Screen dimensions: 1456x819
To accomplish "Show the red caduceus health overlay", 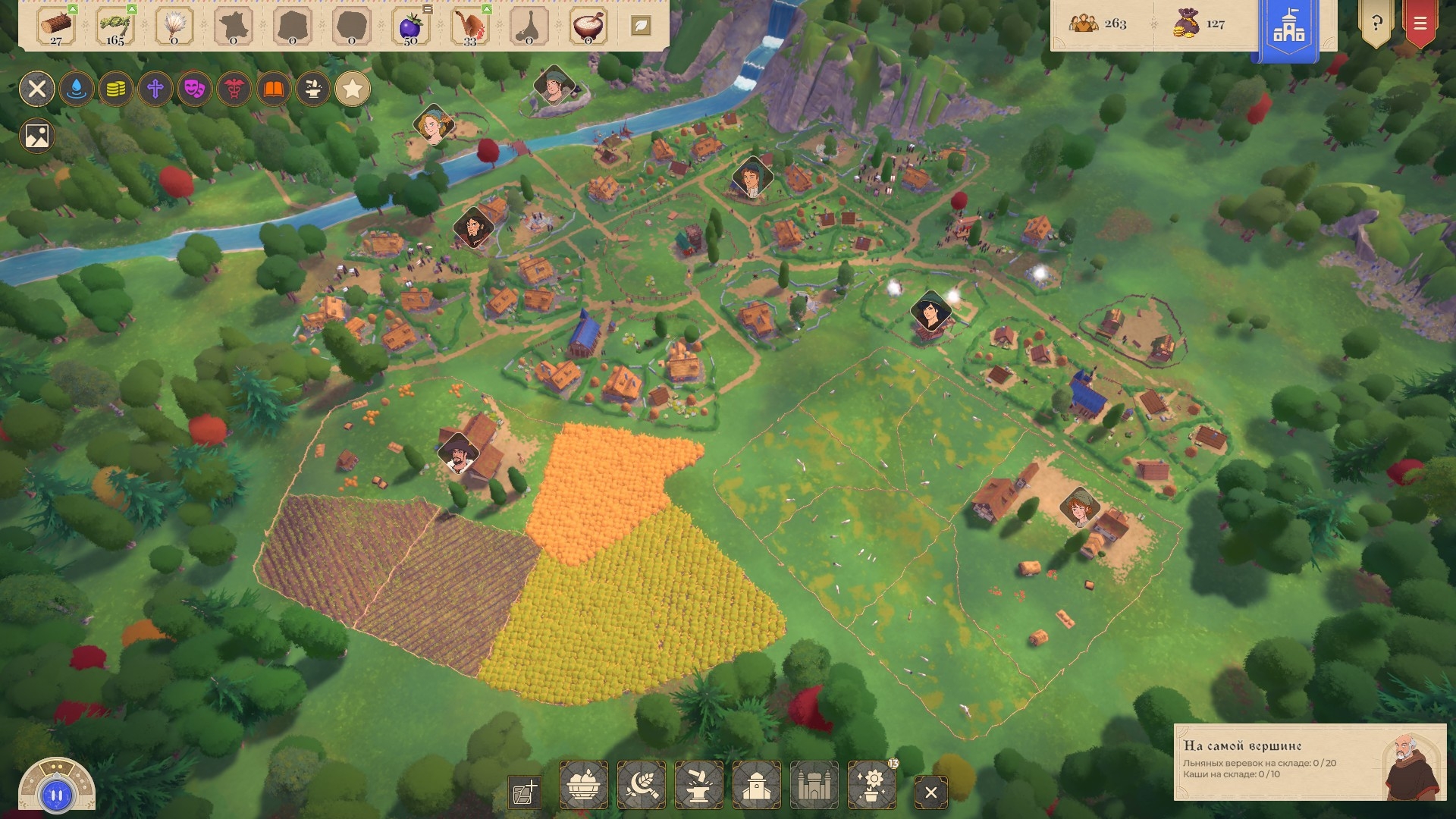I will 234,89.
